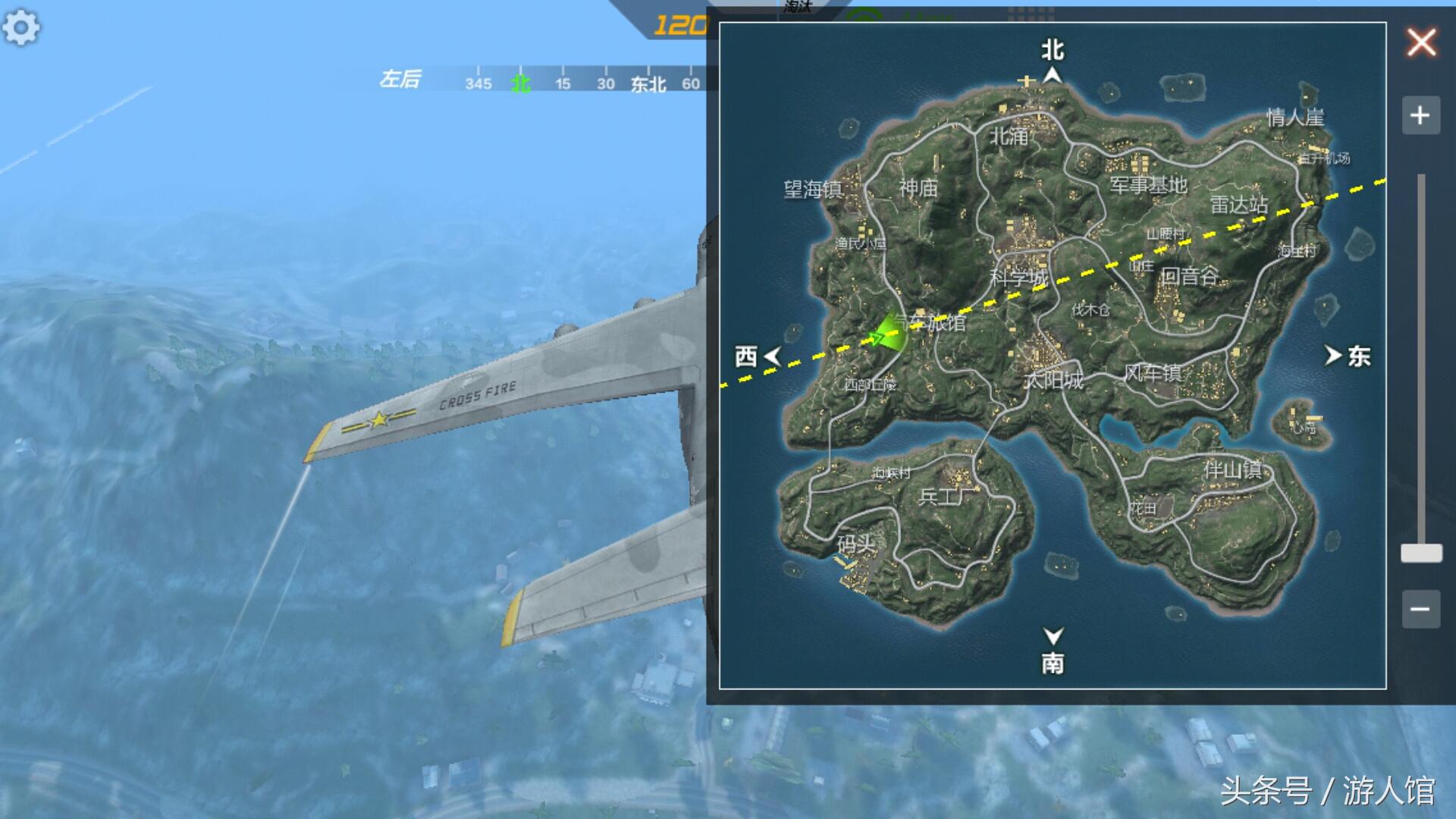The image size is (1456, 819).
Task: Mark 军事基地 location on the map
Action: [1148, 185]
